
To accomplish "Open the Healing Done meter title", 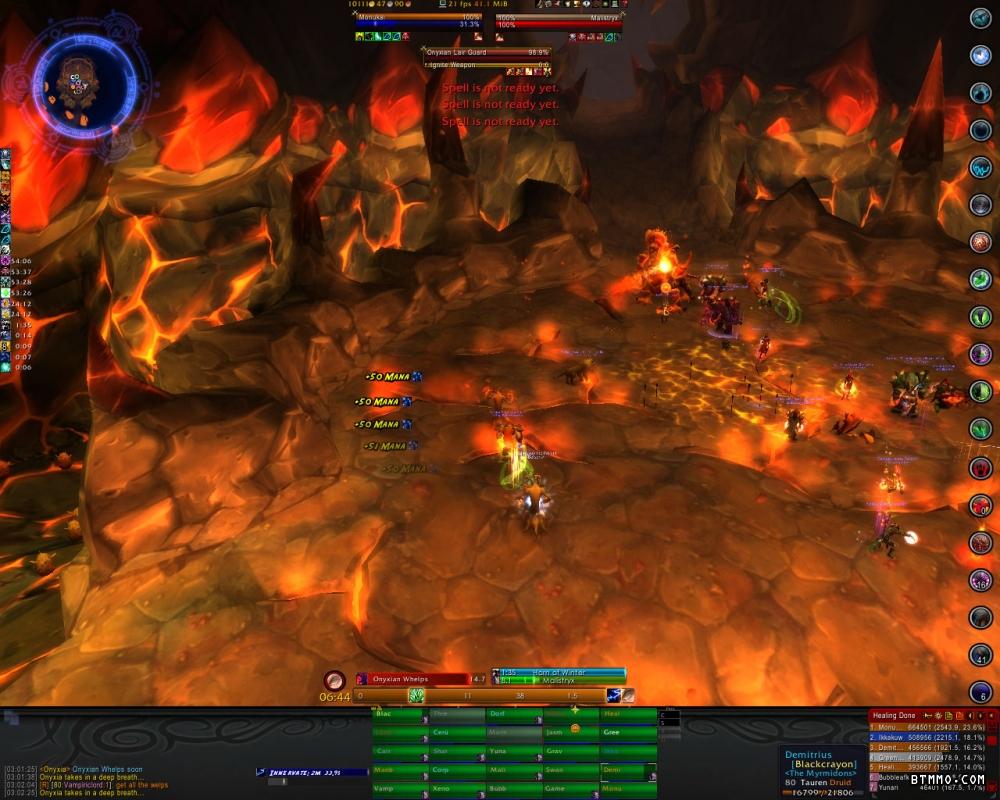I will [x=894, y=715].
